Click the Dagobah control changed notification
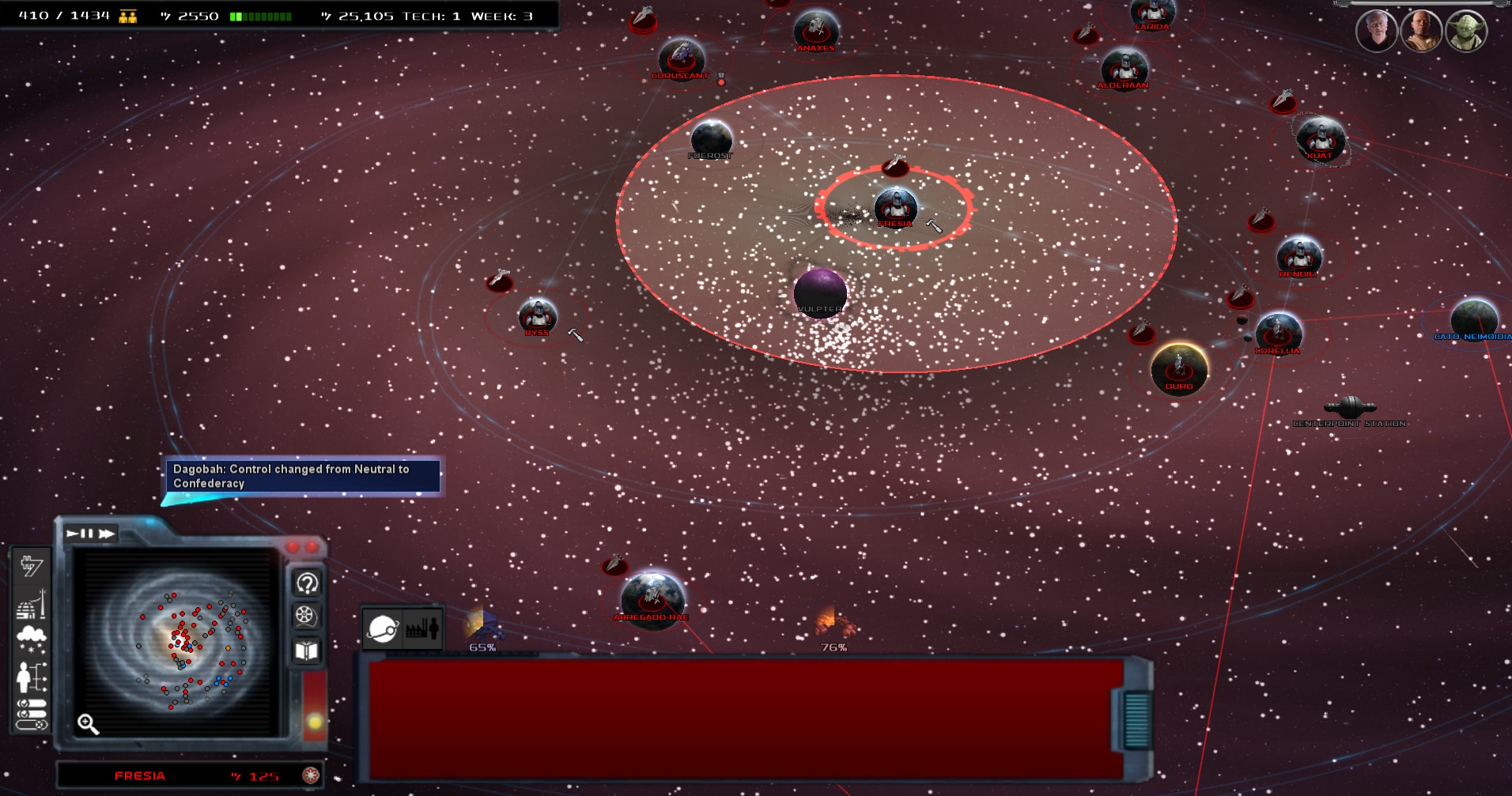Image resolution: width=1512 pixels, height=796 pixels. pos(301,476)
